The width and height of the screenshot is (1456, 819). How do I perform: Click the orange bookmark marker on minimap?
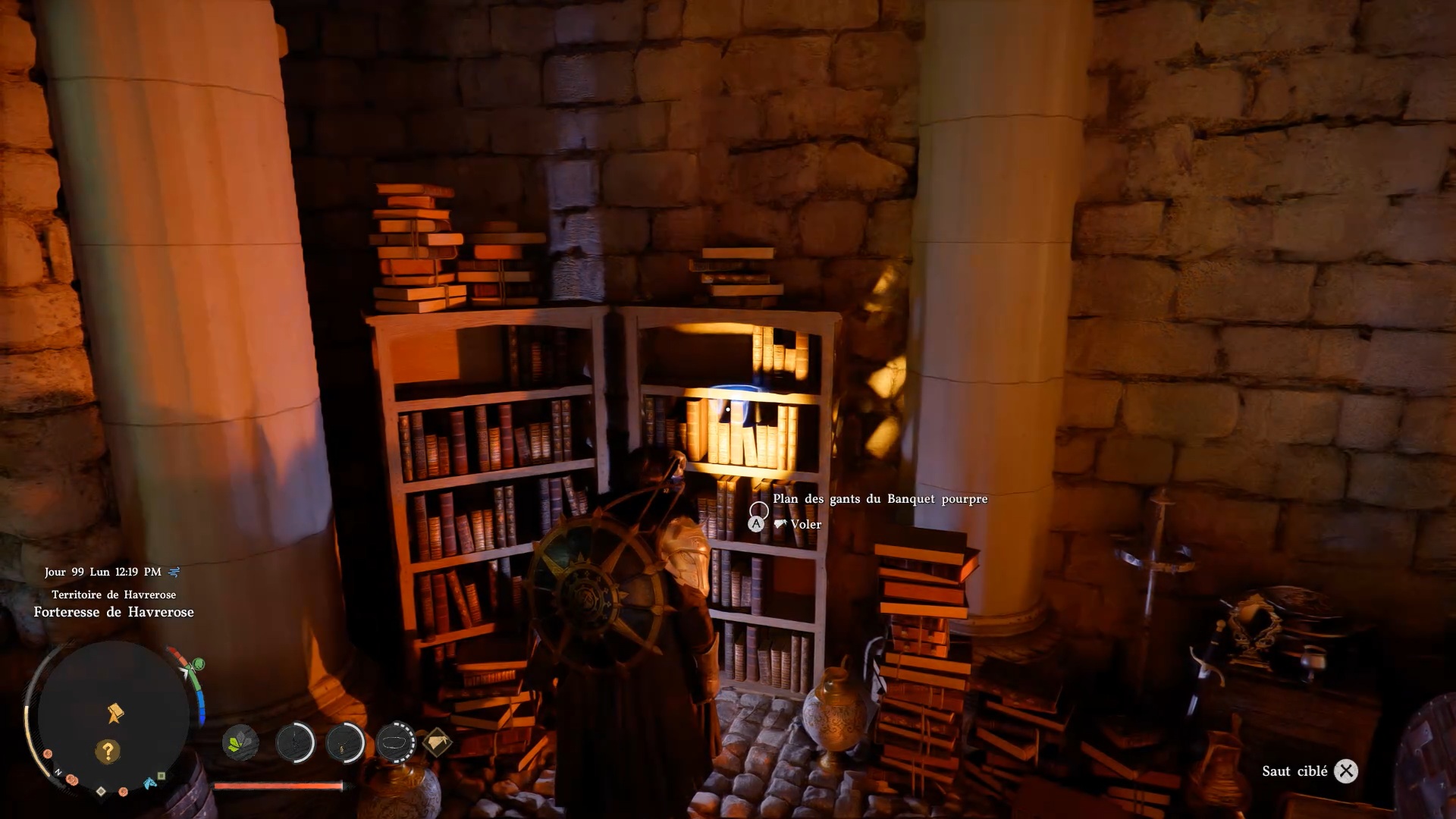(115, 713)
